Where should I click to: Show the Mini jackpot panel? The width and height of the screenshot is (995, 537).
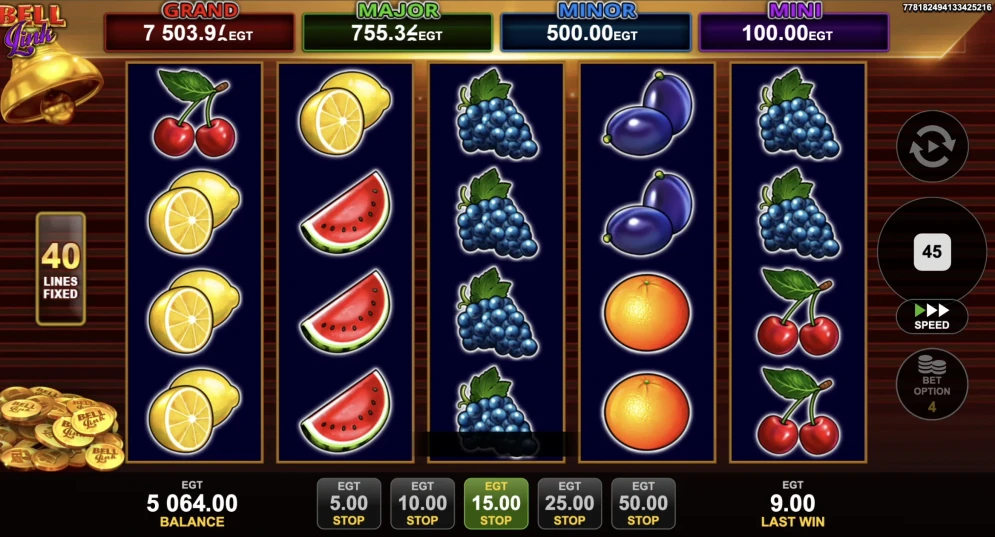(x=793, y=32)
